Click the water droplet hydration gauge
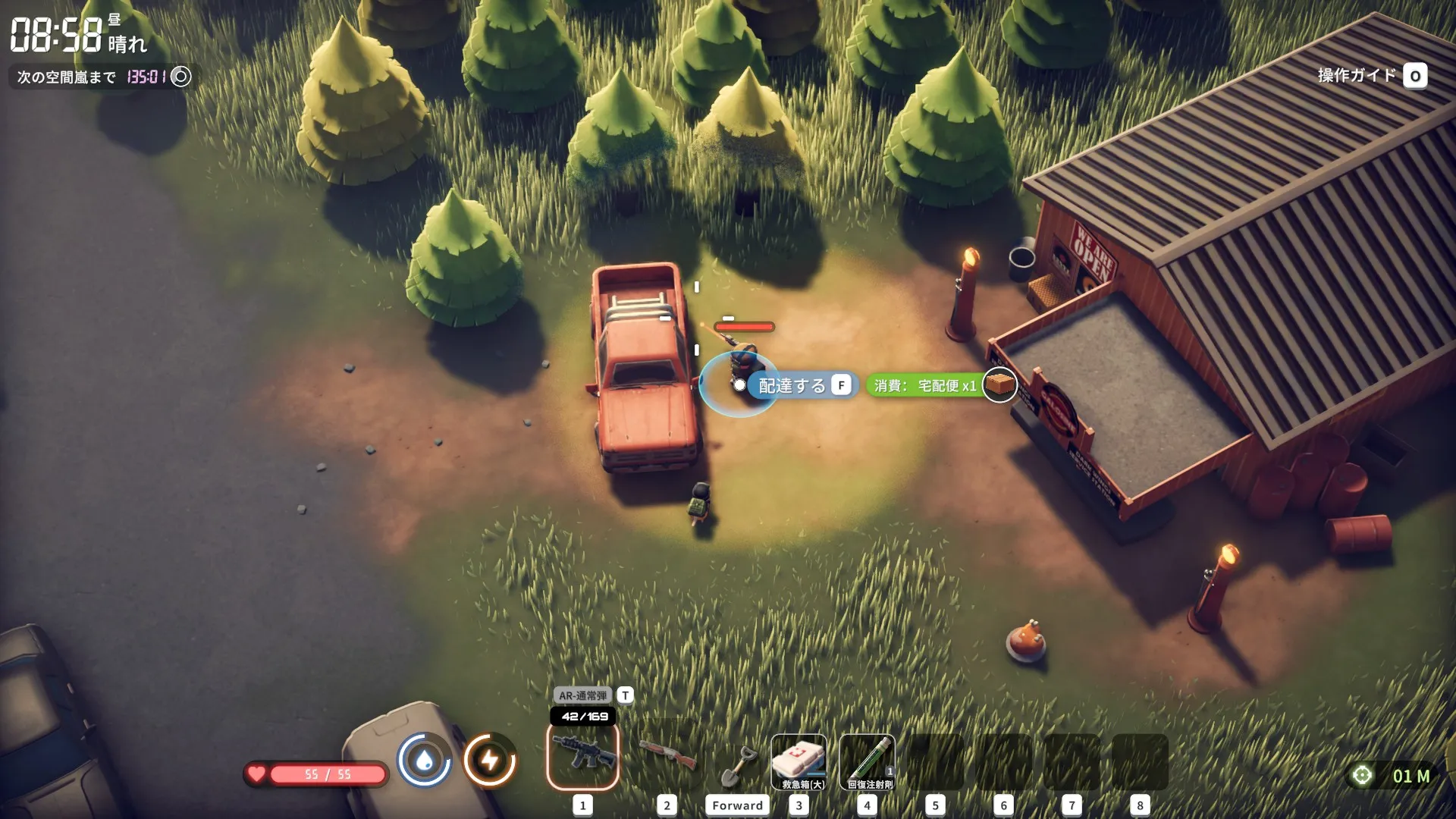The height and width of the screenshot is (819, 1456). pyautogui.click(x=425, y=760)
